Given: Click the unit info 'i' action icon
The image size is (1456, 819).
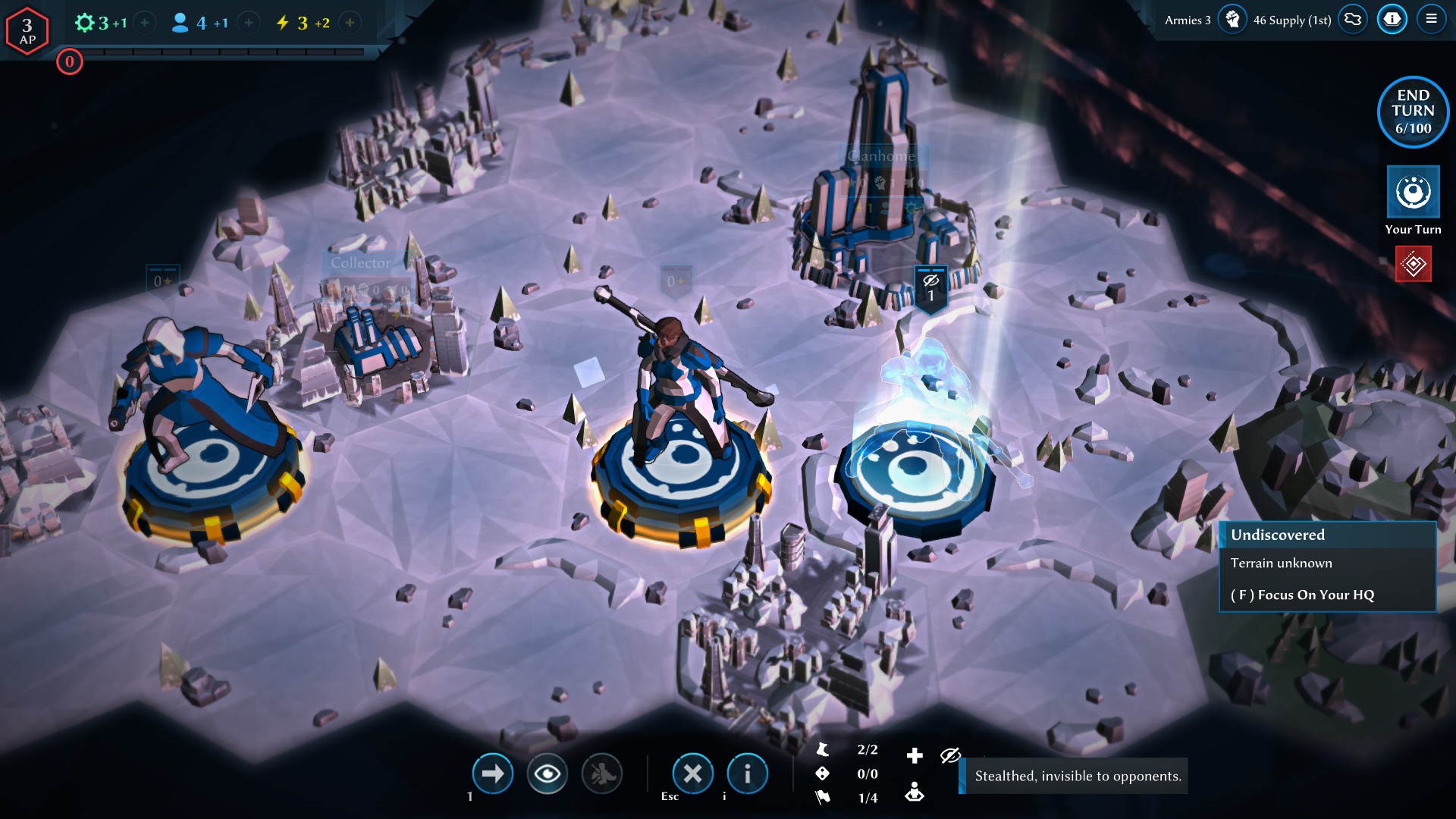Looking at the screenshot, I should coord(747,773).
